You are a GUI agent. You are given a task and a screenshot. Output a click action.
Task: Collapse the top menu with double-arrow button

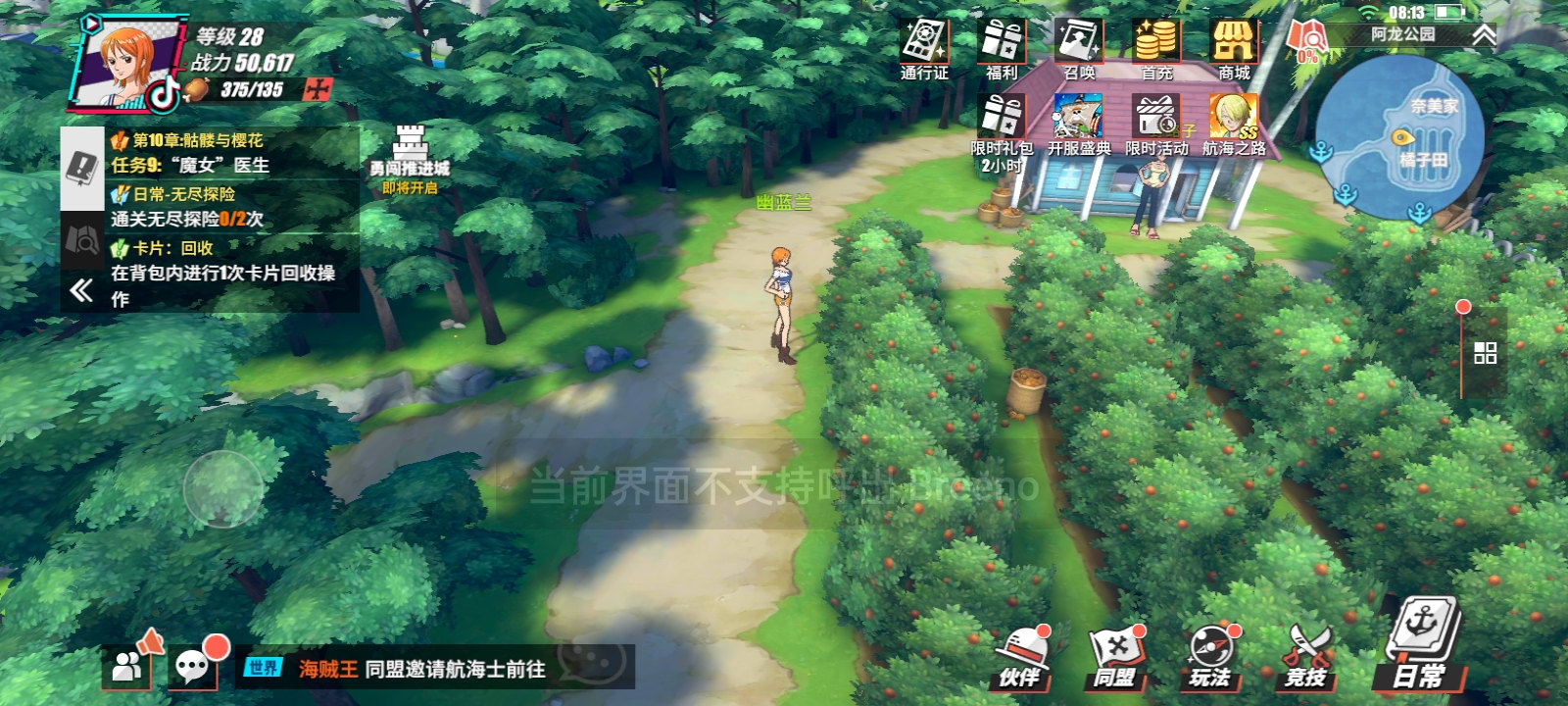coord(1485,36)
